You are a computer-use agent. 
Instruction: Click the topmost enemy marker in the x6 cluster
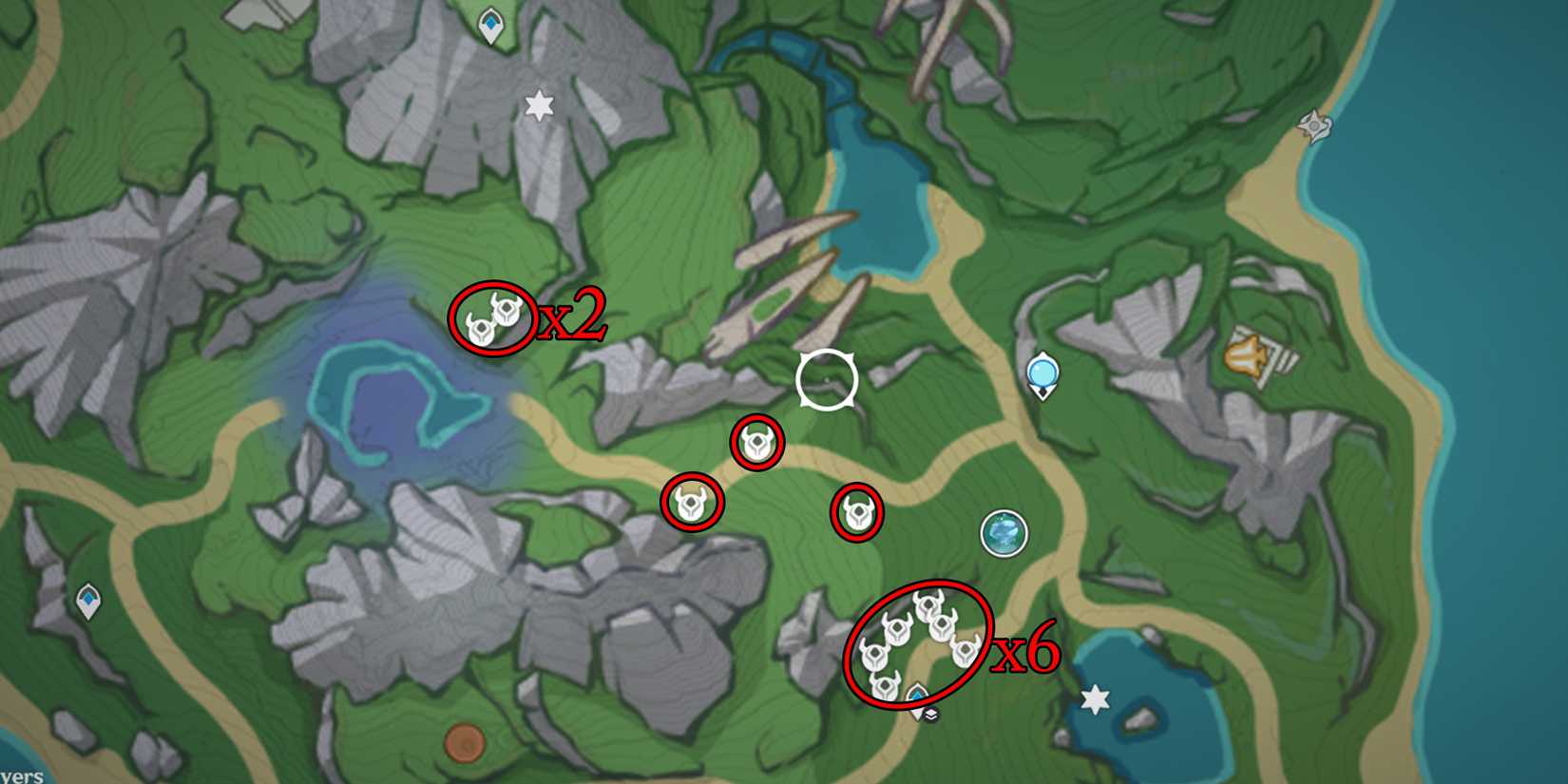[927, 605]
